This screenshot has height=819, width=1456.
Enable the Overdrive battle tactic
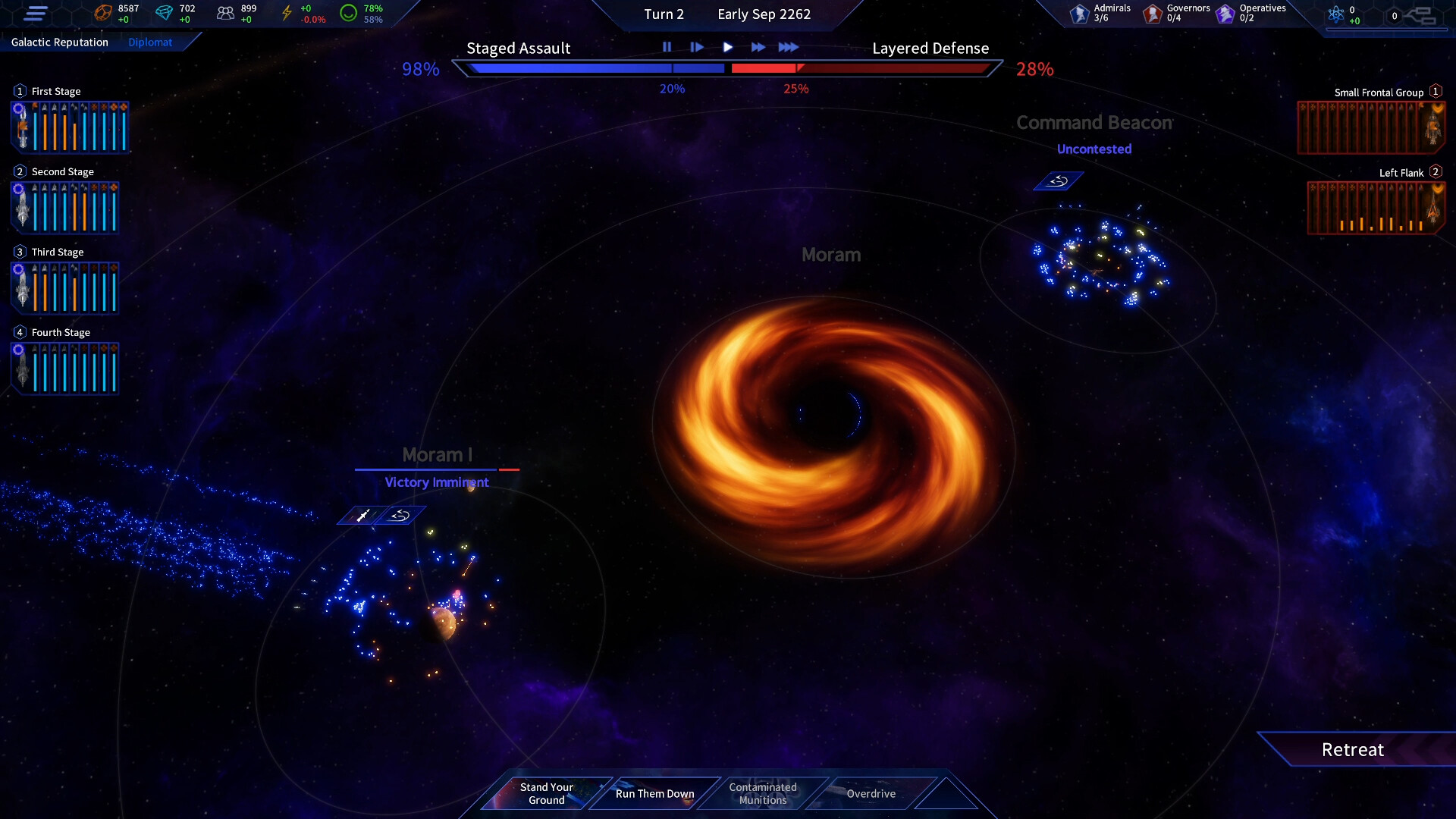click(871, 793)
